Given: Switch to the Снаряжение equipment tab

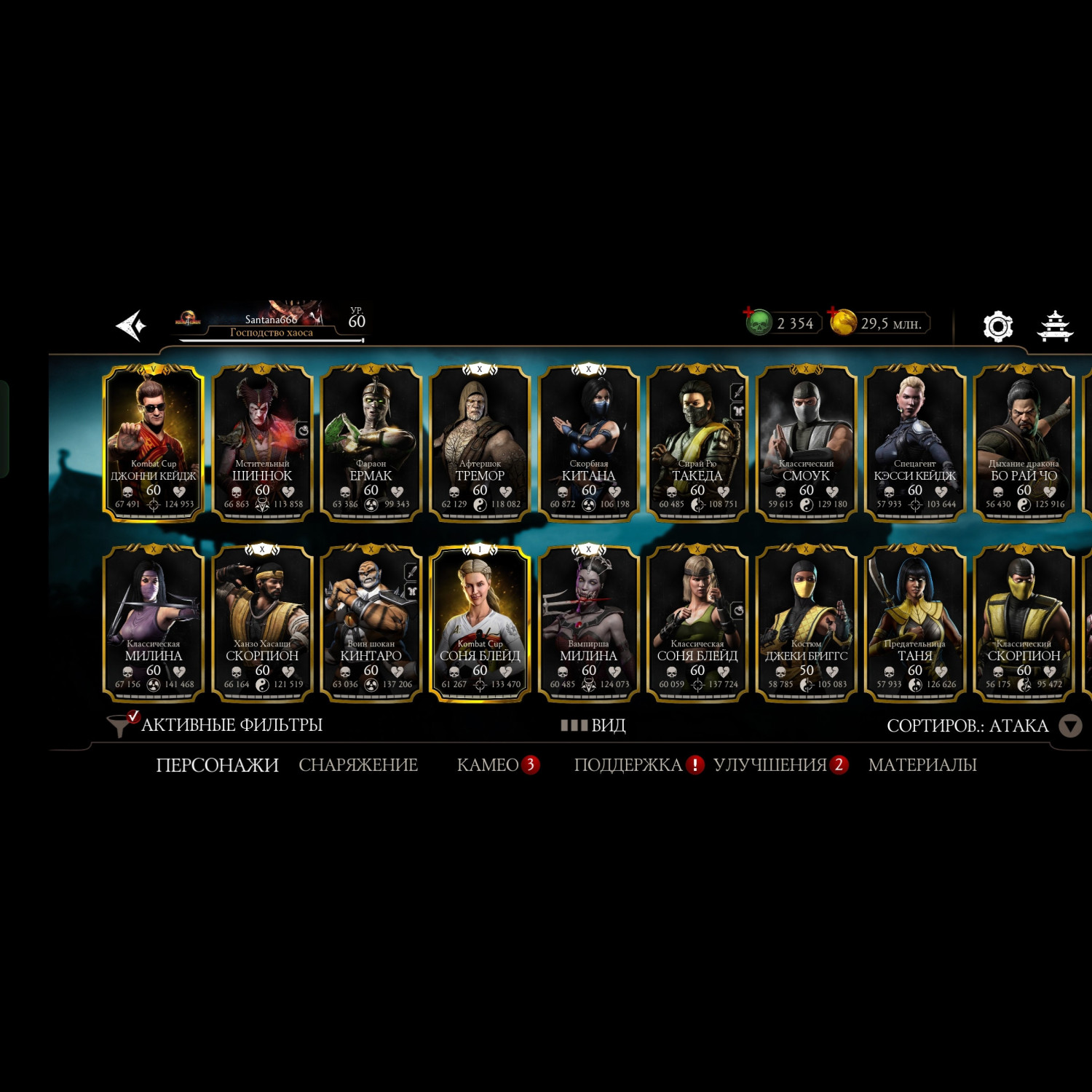Looking at the screenshot, I should point(358,765).
